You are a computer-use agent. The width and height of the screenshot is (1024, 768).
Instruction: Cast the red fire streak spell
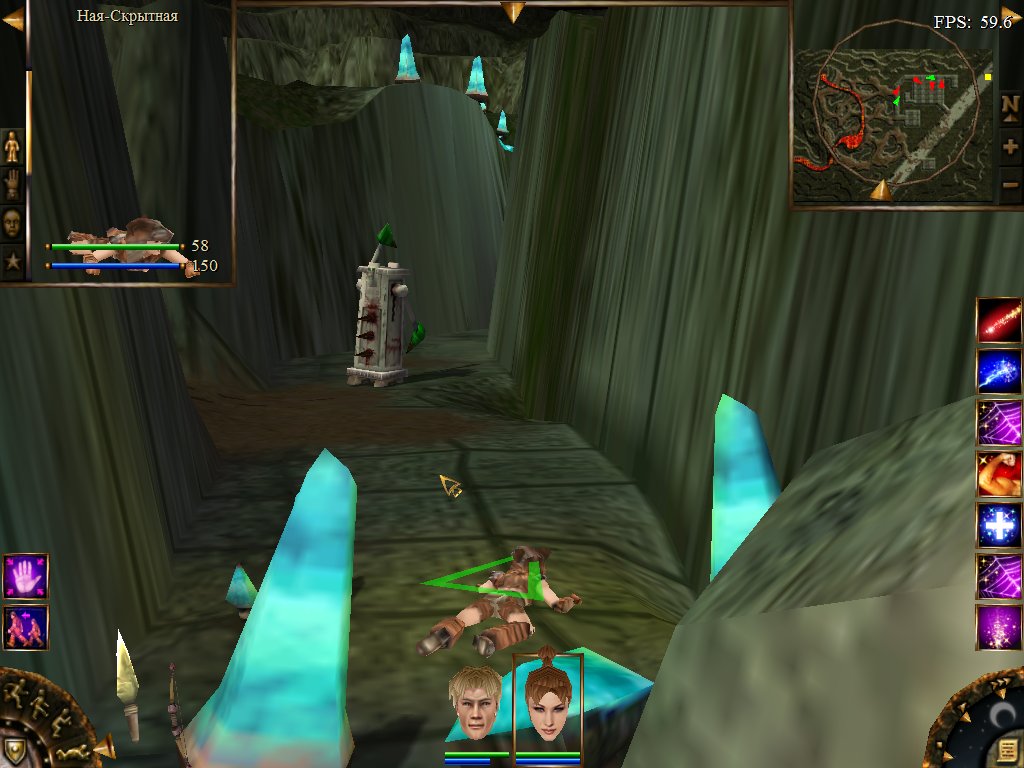[998, 320]
